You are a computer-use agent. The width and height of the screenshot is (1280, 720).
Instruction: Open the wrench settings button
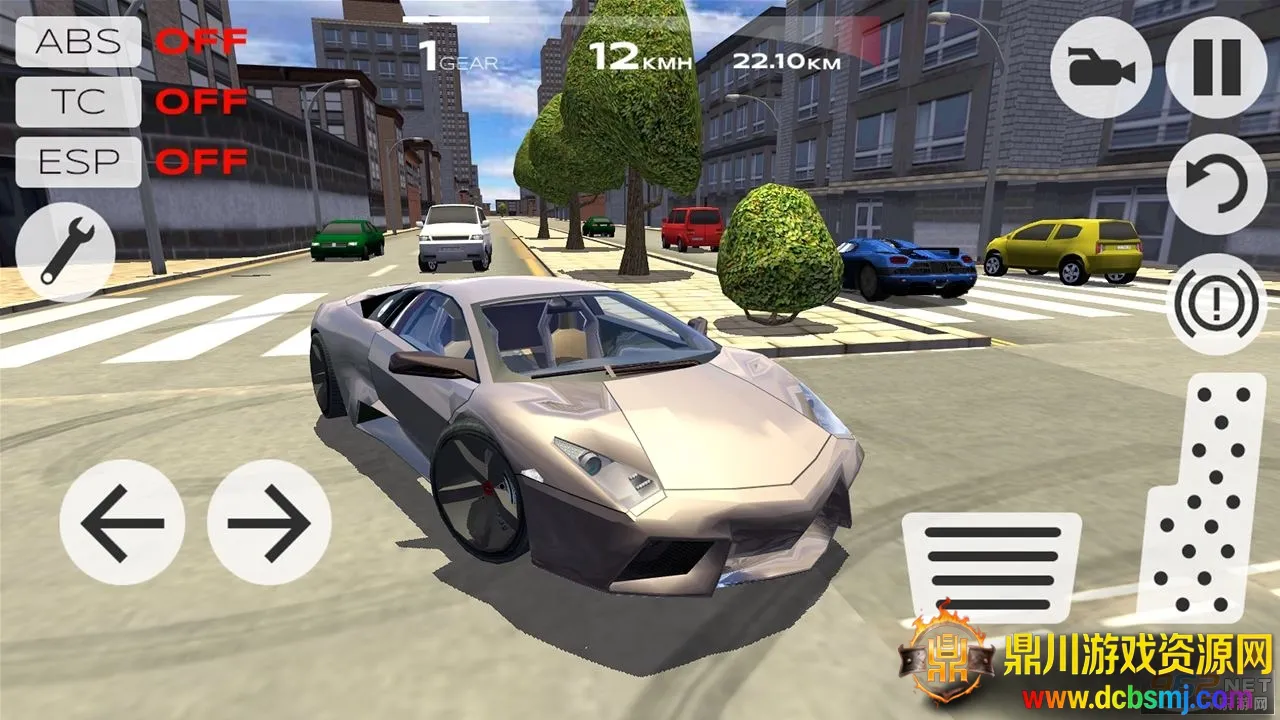pyautogui.click(x=66, y=244)
